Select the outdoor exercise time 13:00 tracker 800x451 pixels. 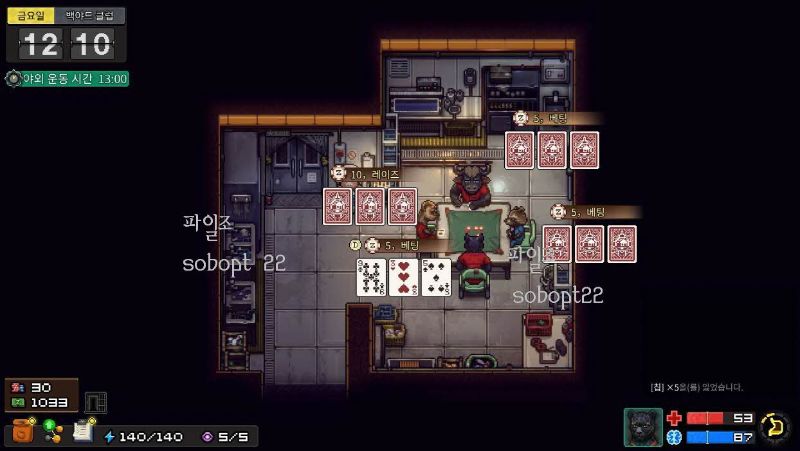[x=67, y=78]
